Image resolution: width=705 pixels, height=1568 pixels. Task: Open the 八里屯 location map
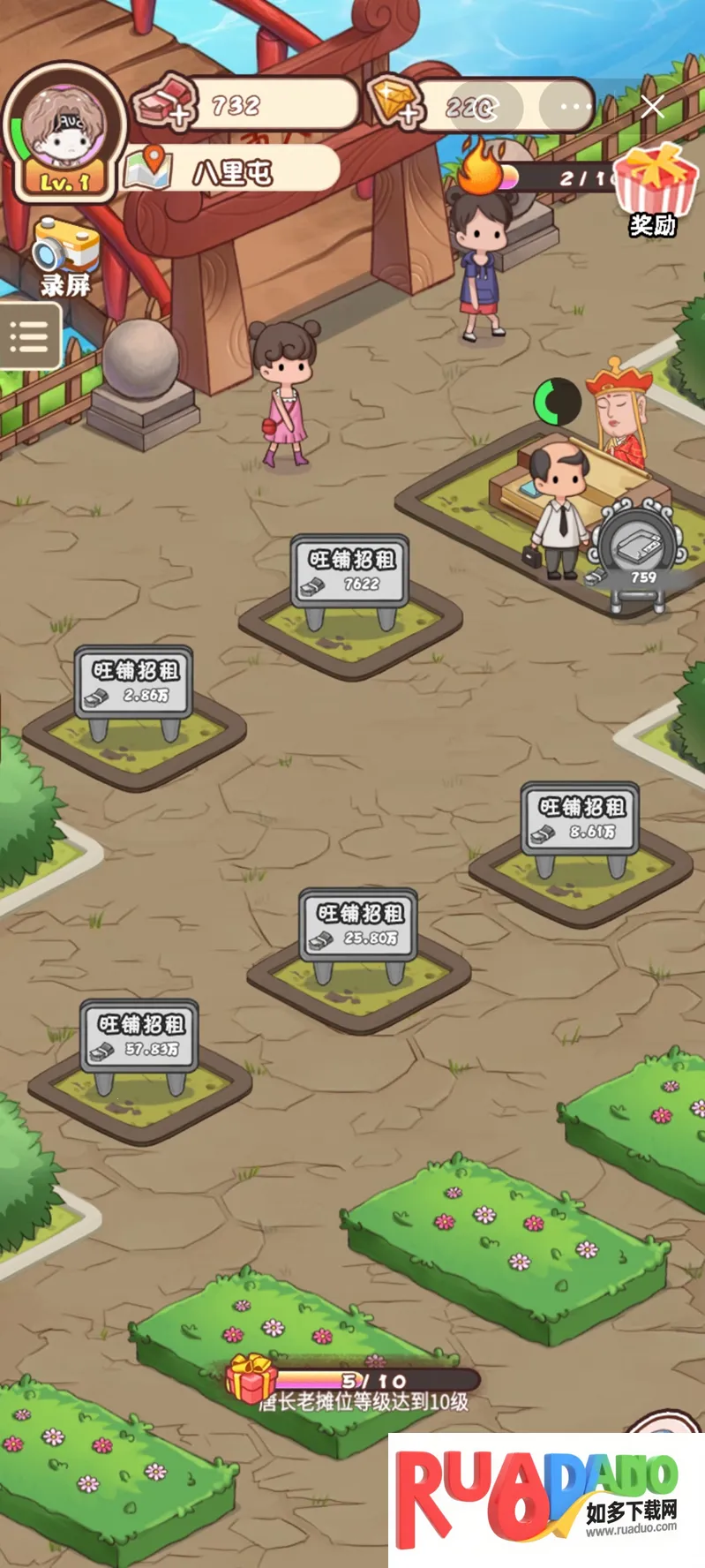point(231,170)
